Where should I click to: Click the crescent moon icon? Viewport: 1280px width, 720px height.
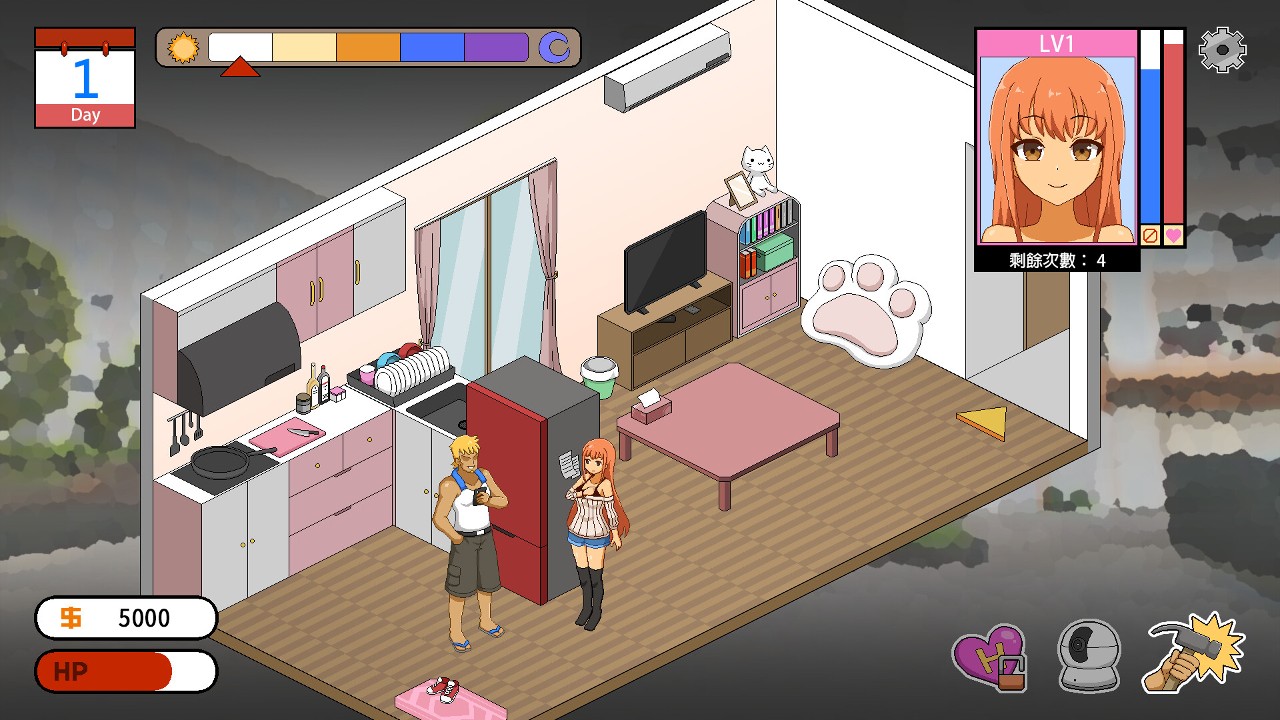click(x=554, y=47)
